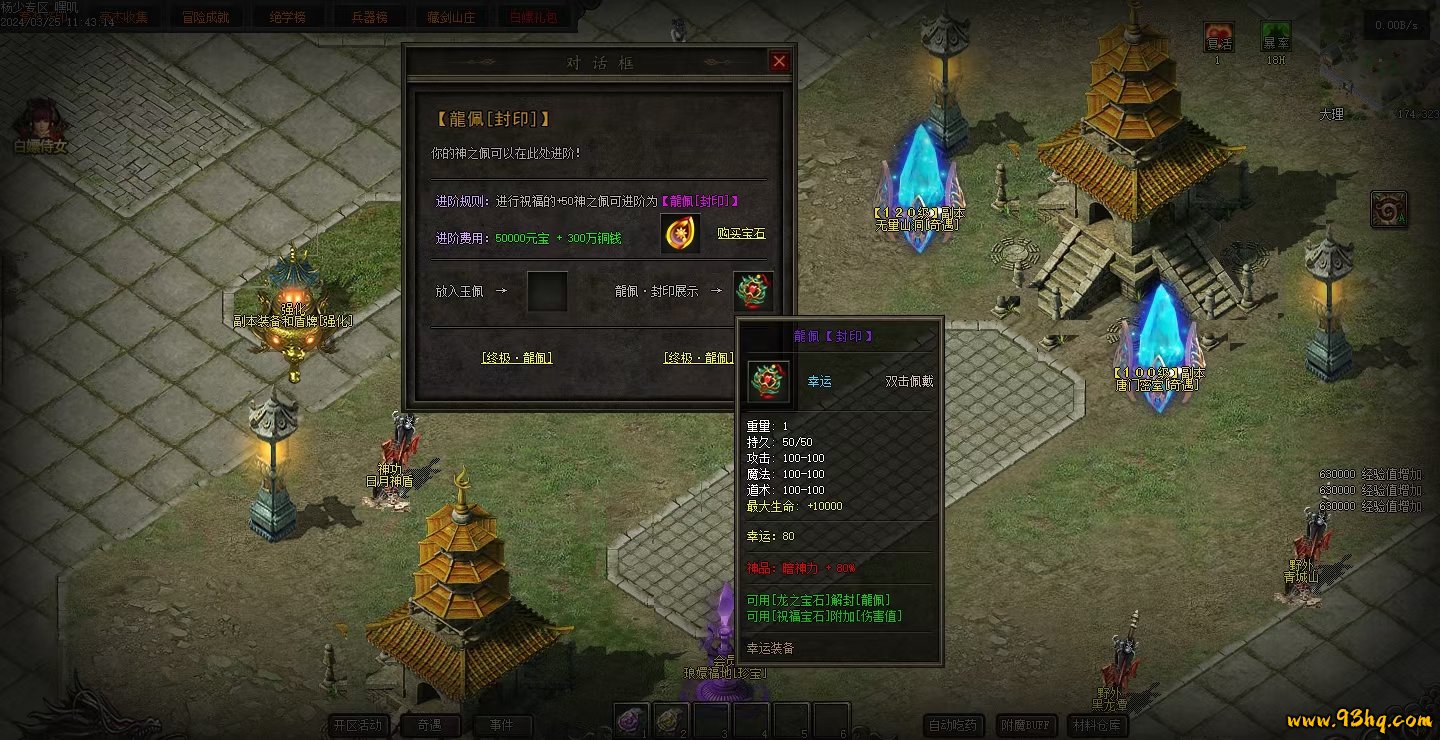
Task: Close the 对话框 dialog window
Action: (779, 62)
